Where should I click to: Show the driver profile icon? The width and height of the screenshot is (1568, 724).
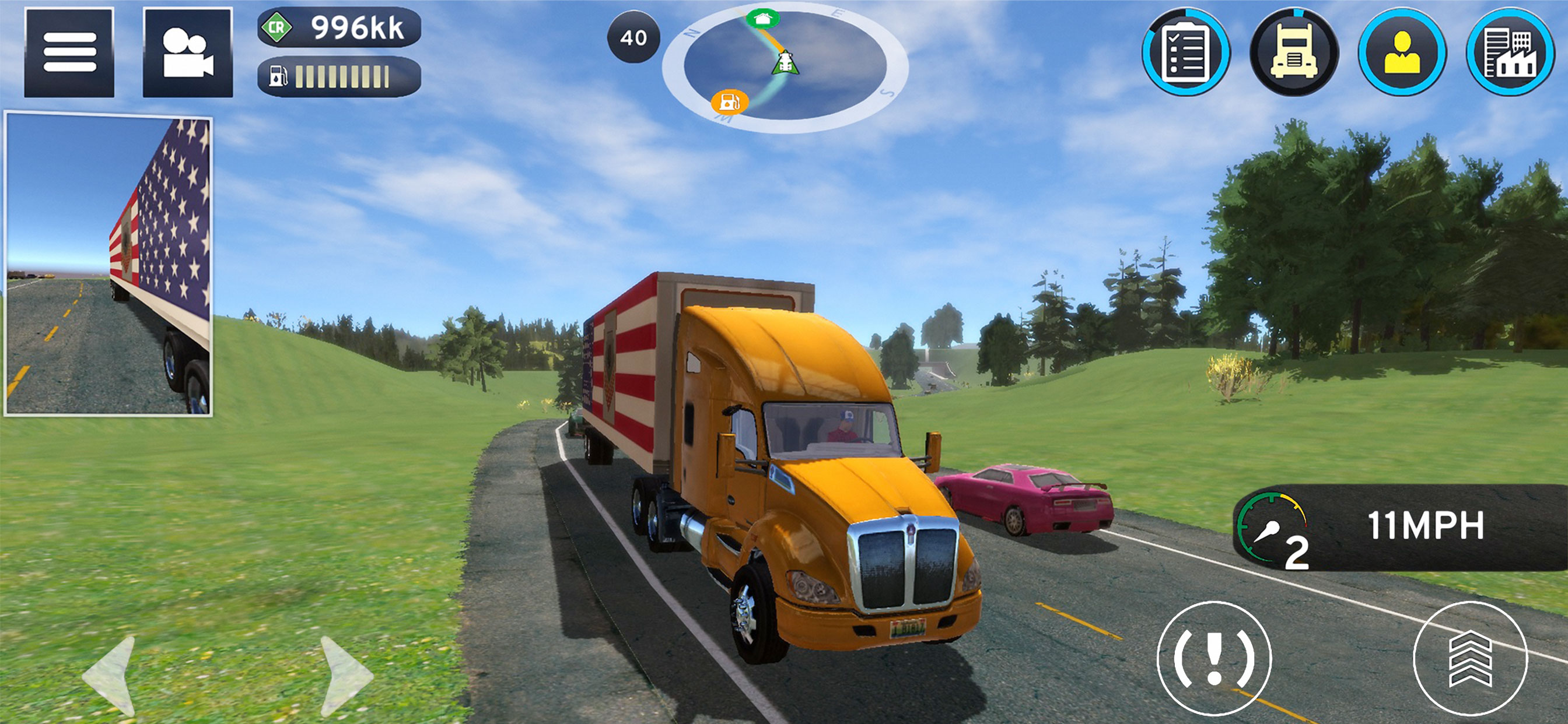click(x=1402, y=52)
